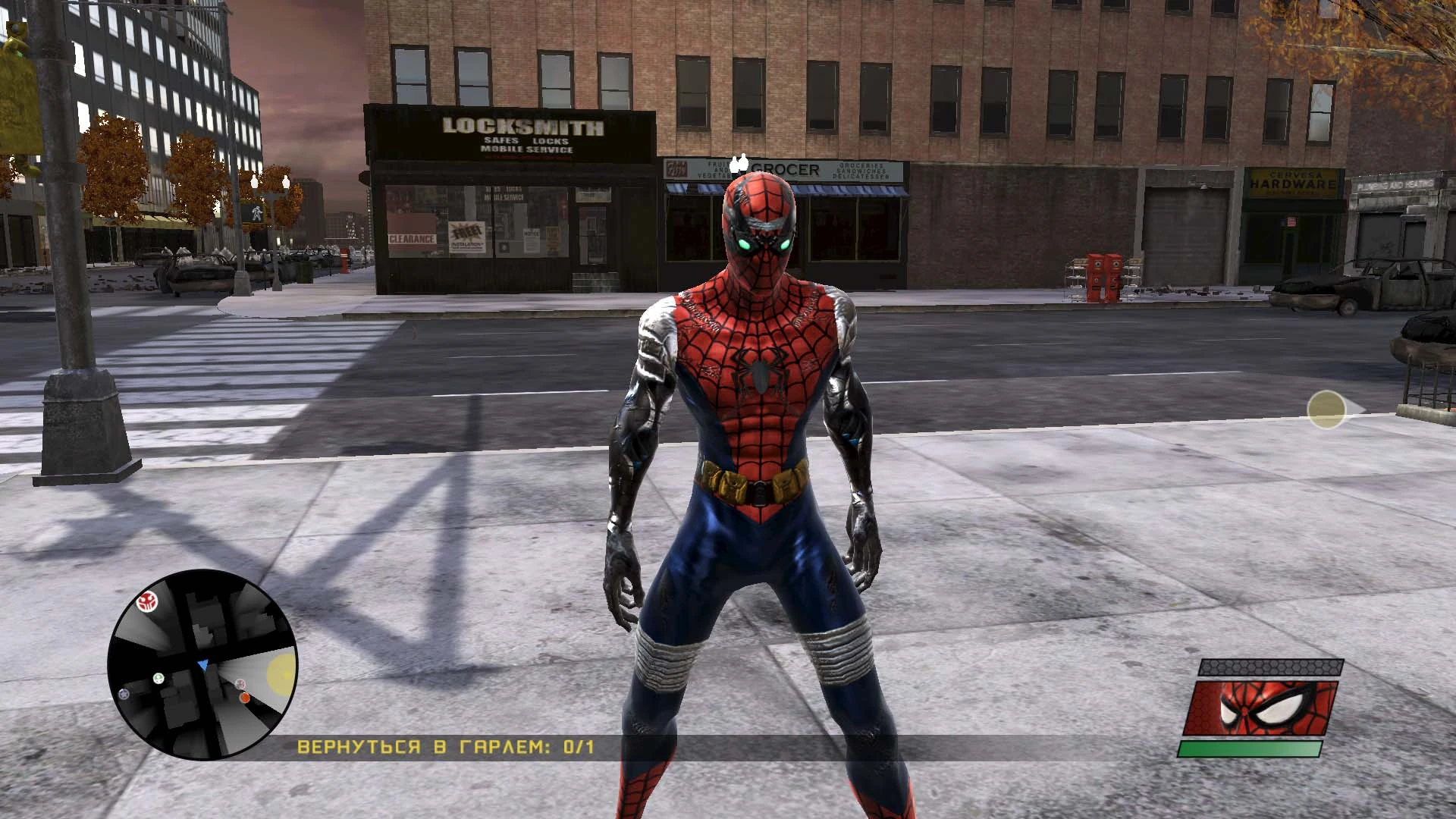Image resolution: width=1456 pixels, height=819 pixels.
Task: Select the purple star icon on the minimap
Action: point(124,695)
